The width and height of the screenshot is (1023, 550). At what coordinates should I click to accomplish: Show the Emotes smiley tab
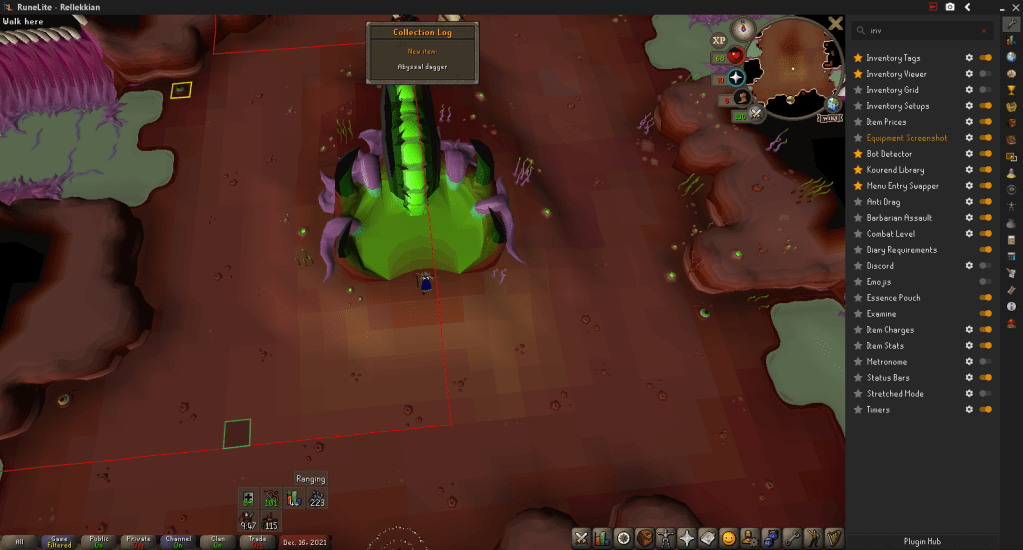pos(729,538)
